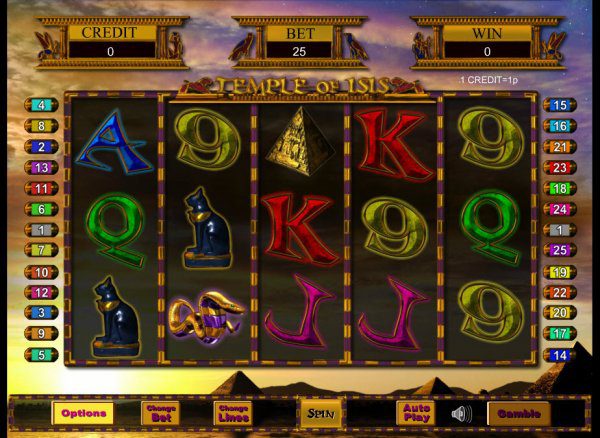Toggle the sound speaker icon

point(461,413)
